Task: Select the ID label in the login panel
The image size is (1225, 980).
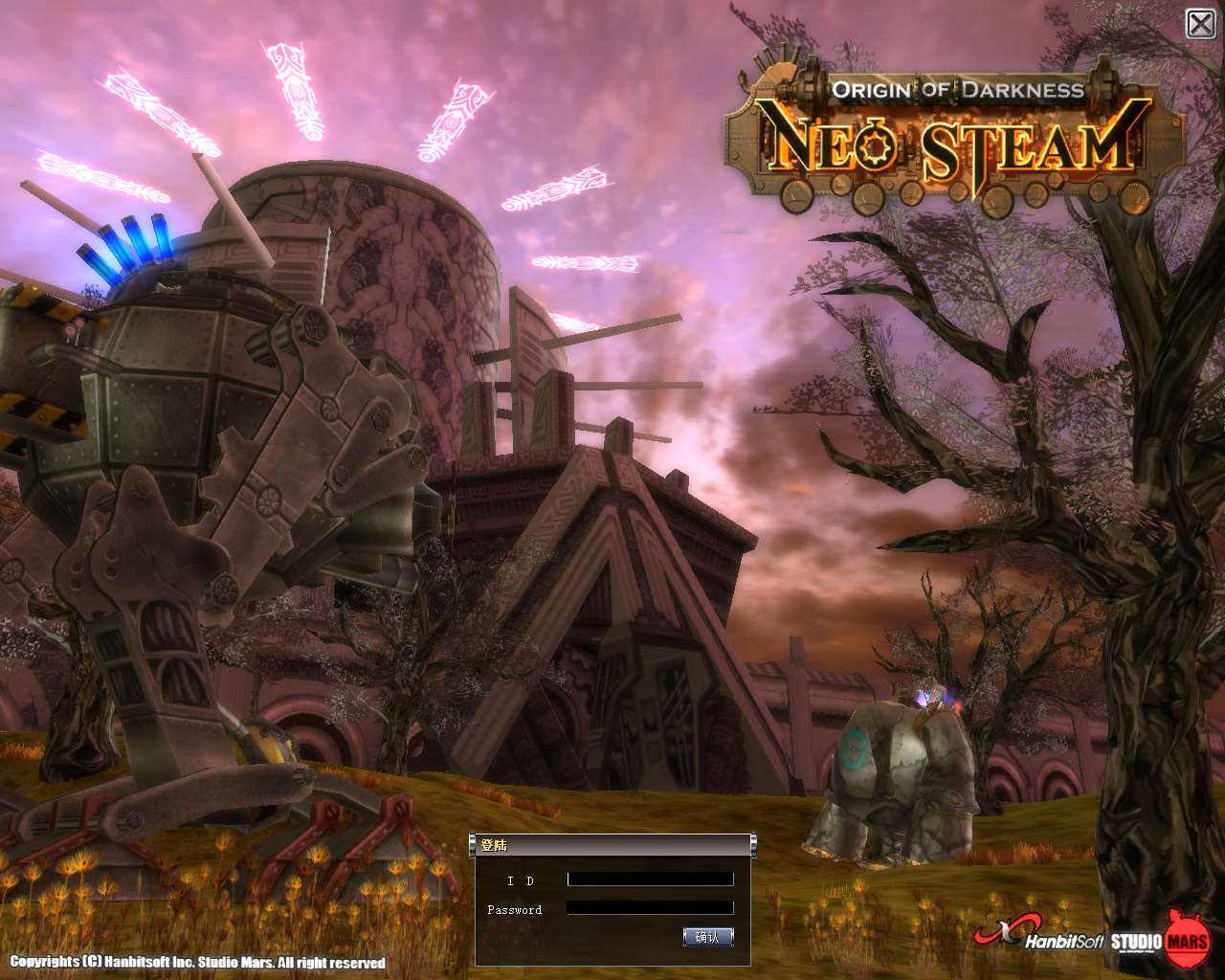Action: [520, 880]
